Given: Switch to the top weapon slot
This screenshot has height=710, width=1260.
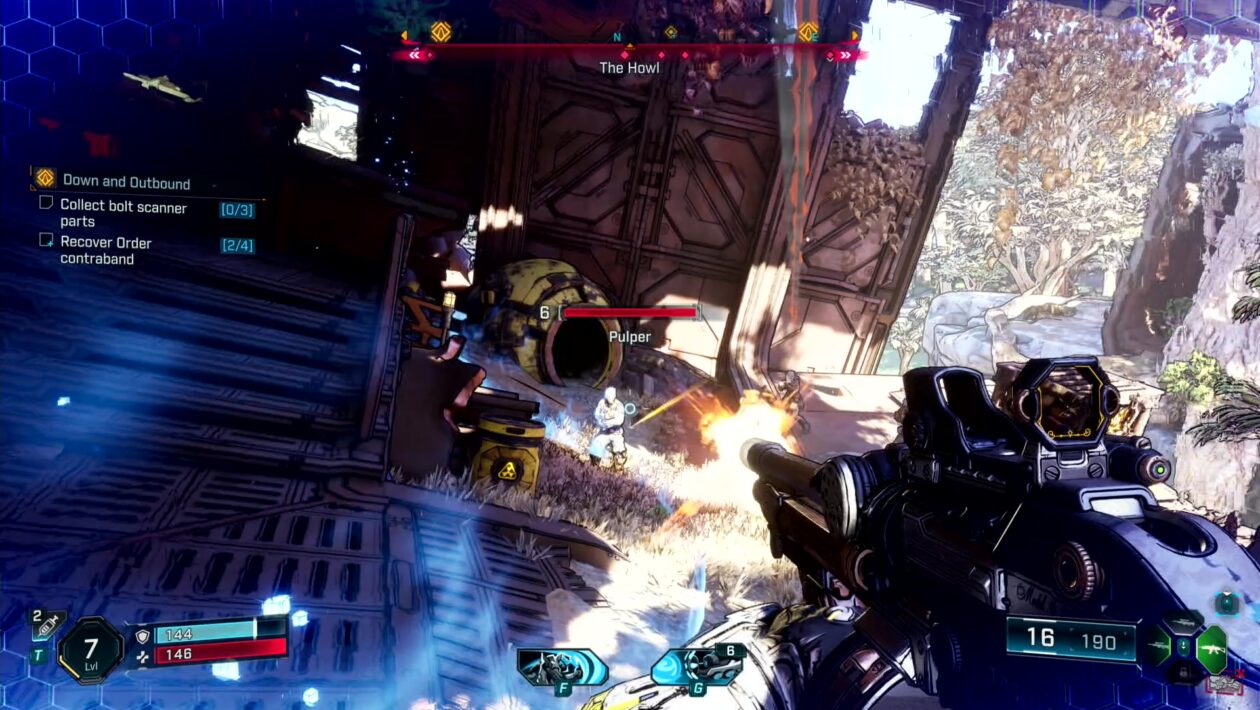Looking at the screenshot, I should 1183,623.
